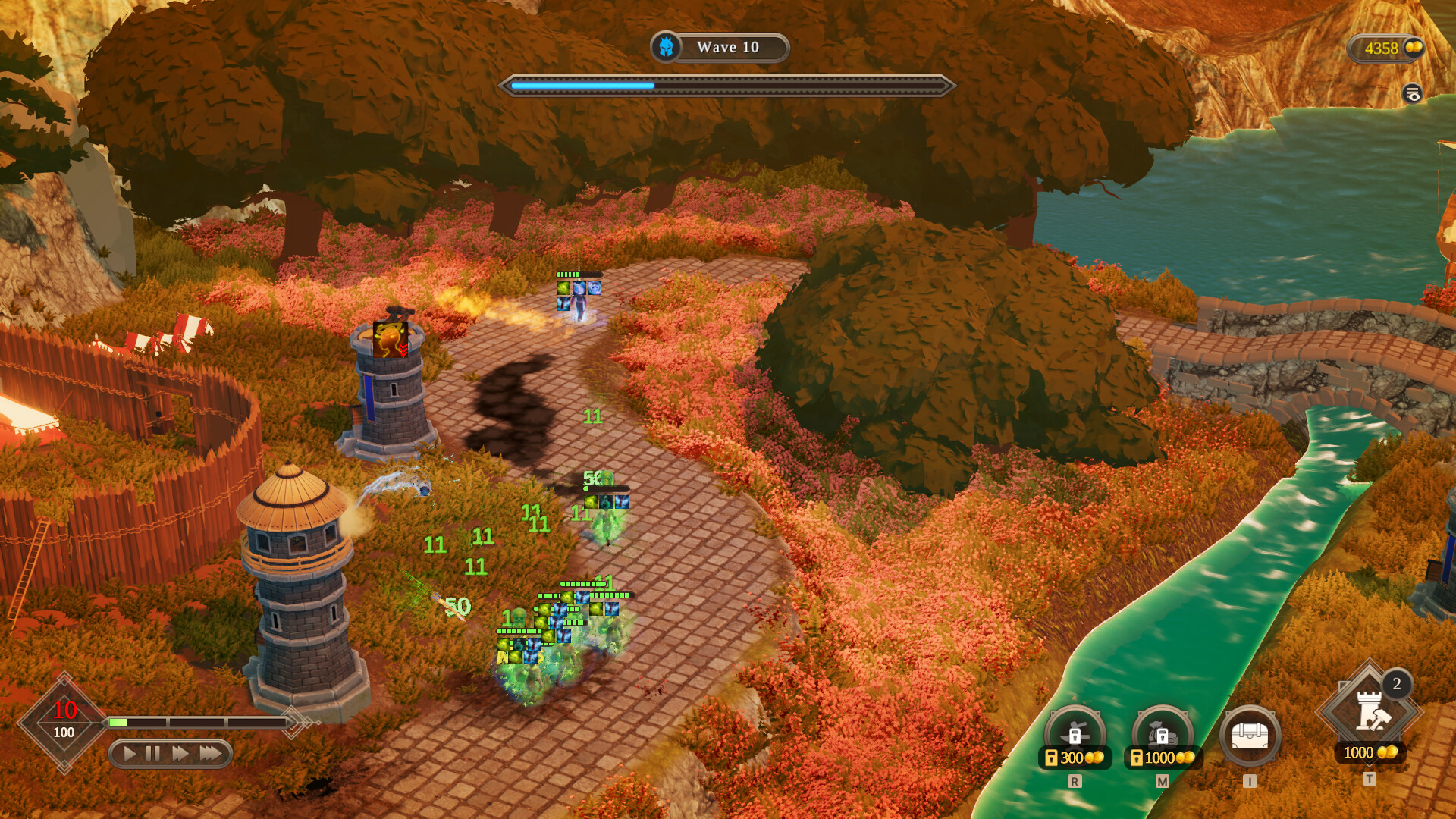Pause the game with the pause button

153,754
